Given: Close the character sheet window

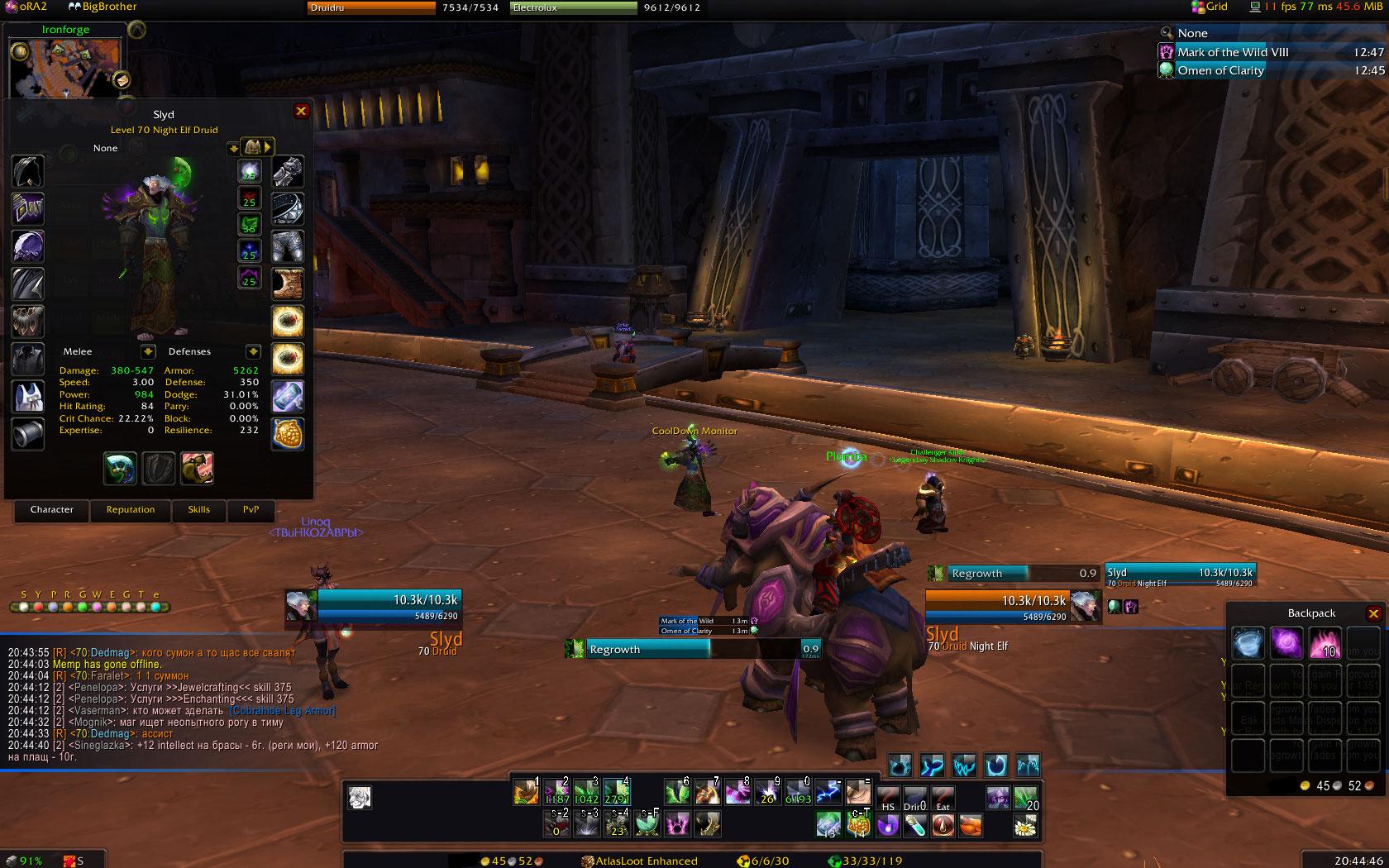Looking at the screenshot, I should click(301, 111).
